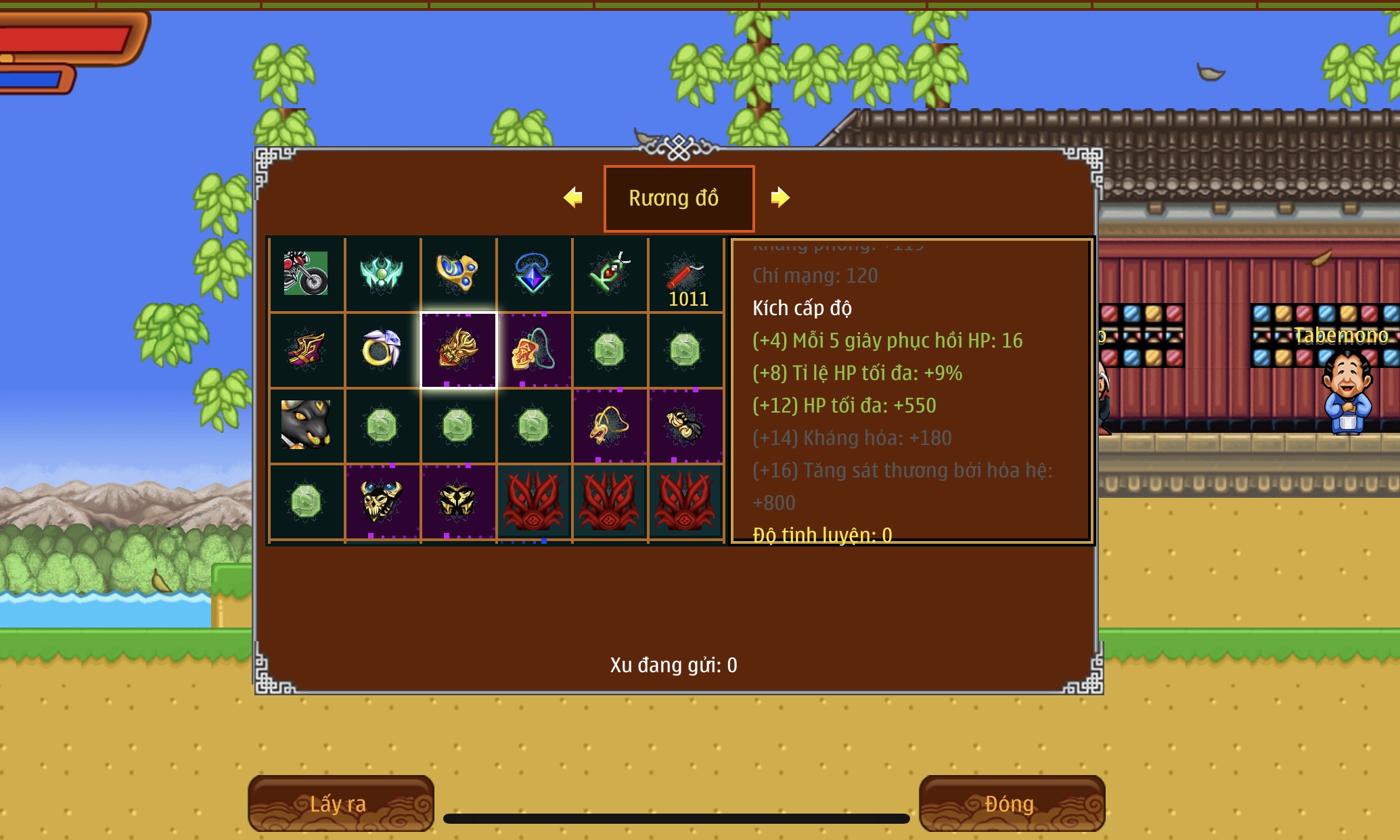Pick the gold and blue glove item
The width and height of the screenshot is (1400, 840).
(x=458, y=274)
